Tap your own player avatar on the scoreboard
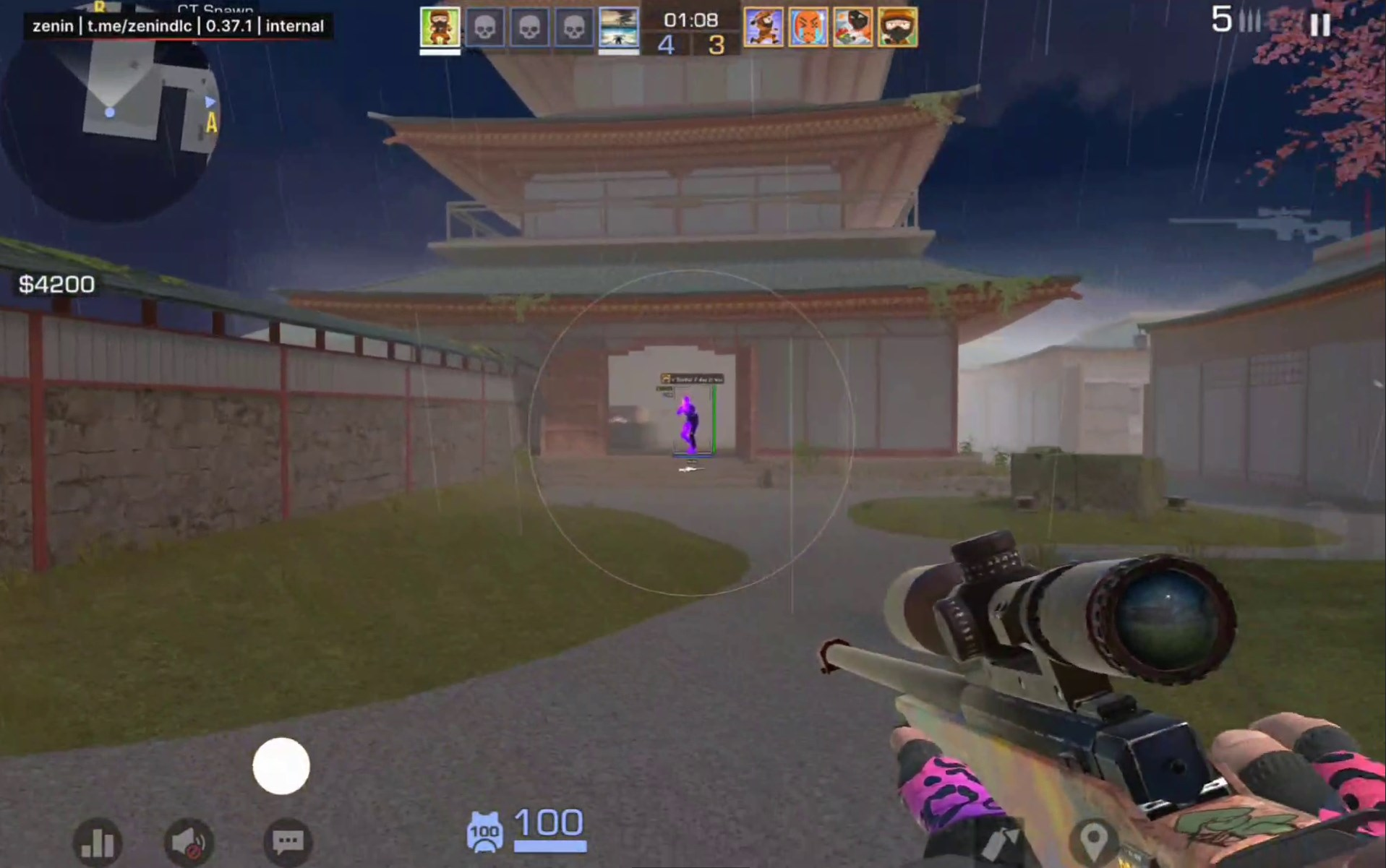The height and width of the screenshot is (868, 1386). pyautogui.click(x=439, y=27)
